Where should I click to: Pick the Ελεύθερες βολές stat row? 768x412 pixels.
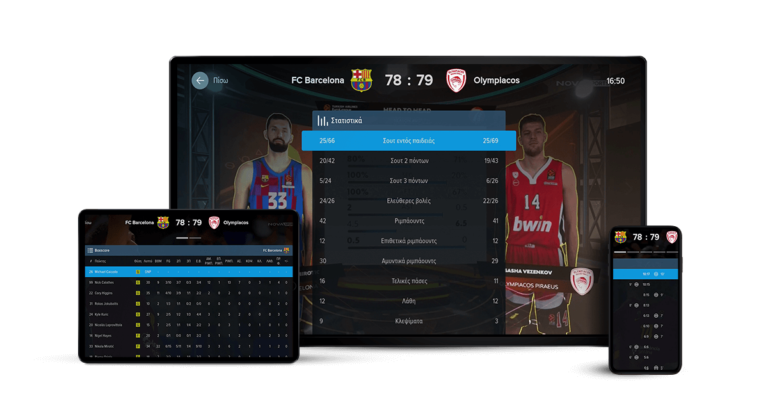tap(409, 201)
